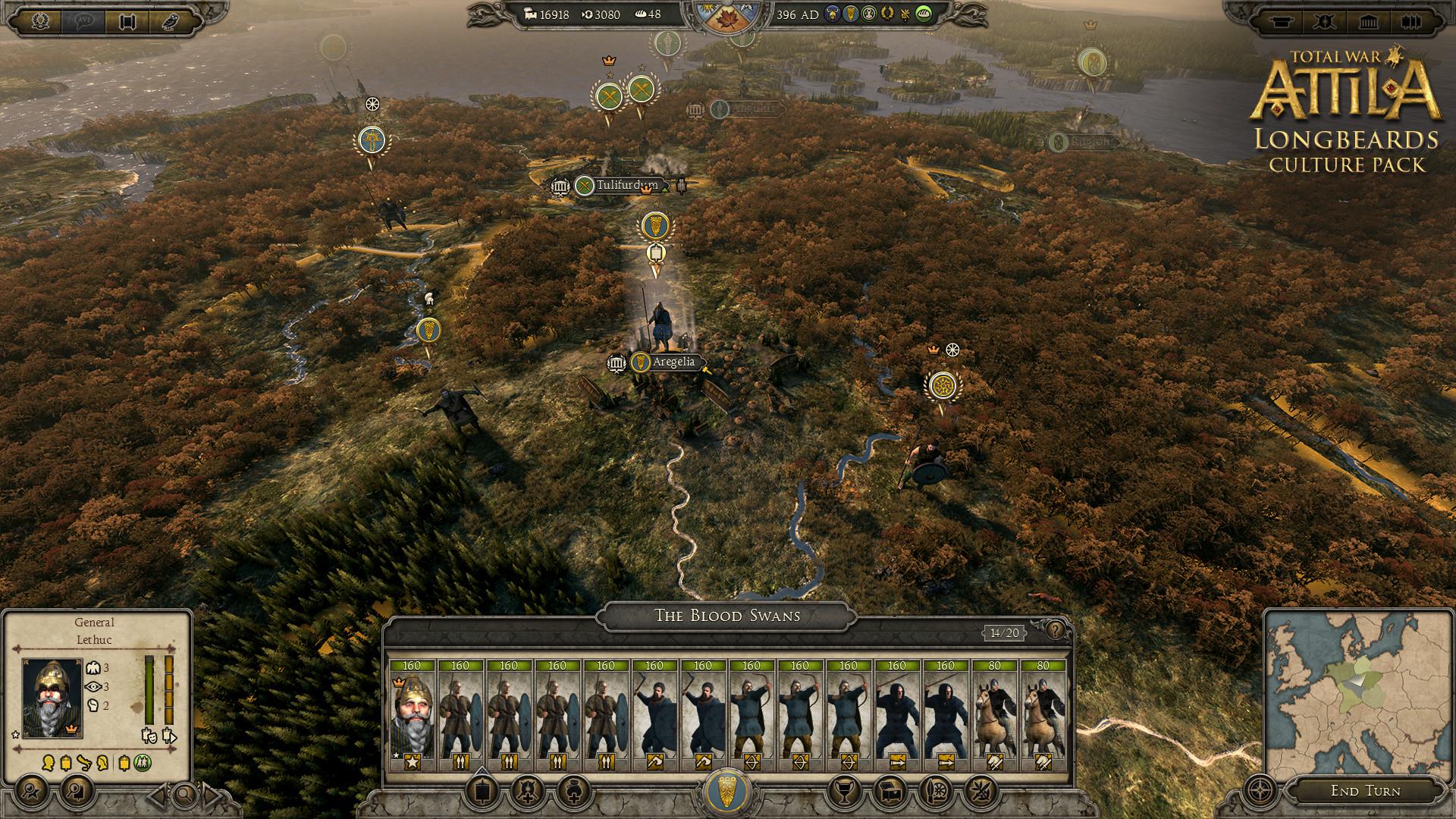The width and height of the screenshot is (1456, 819).
Task: Select the recruit units icon near army panel
Action: click(527, 793)
